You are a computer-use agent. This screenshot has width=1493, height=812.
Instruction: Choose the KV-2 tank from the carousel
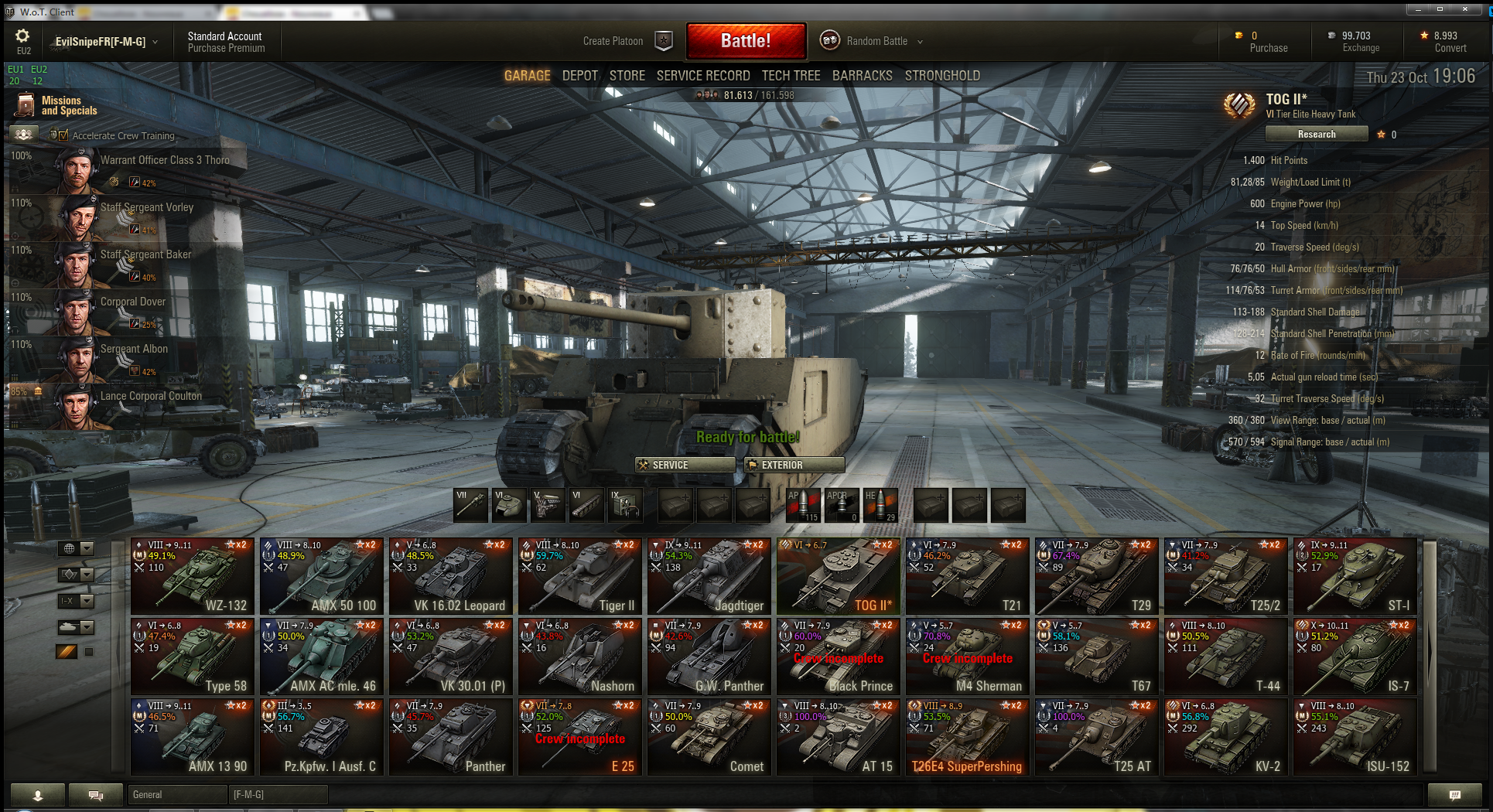[x=1226, y=736]
